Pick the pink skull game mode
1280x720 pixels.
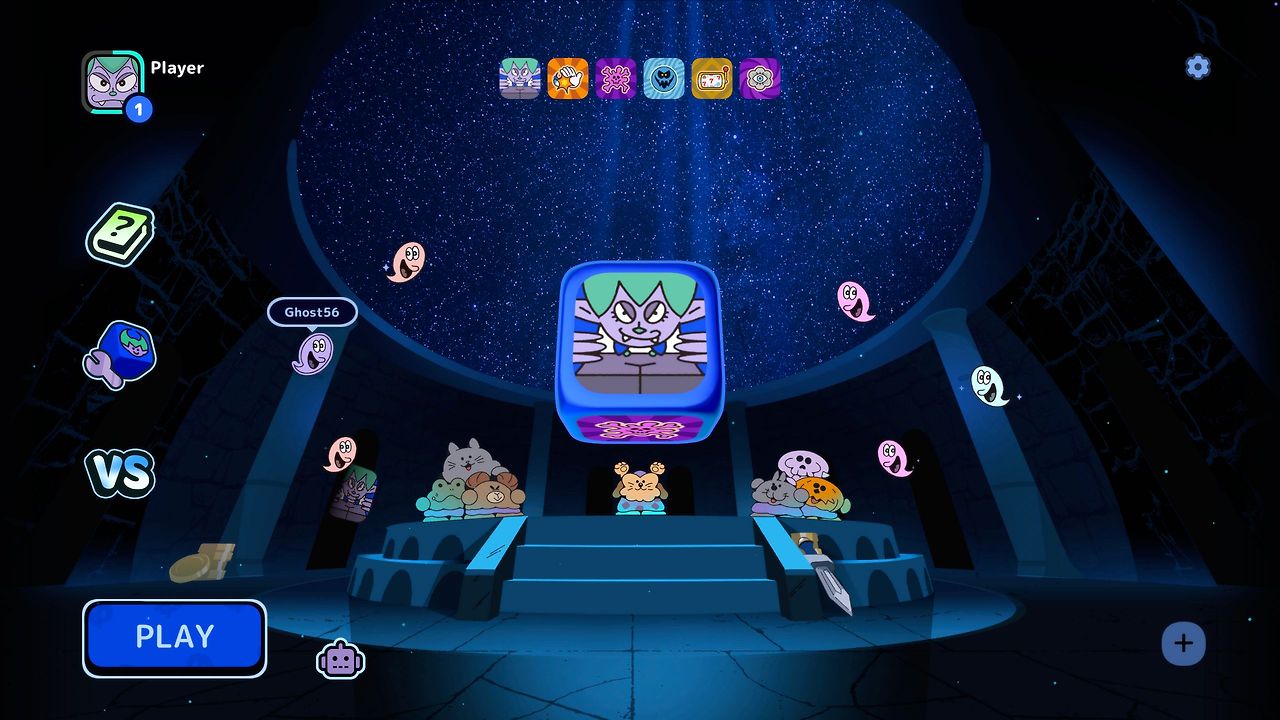click(x=616, y=78)
